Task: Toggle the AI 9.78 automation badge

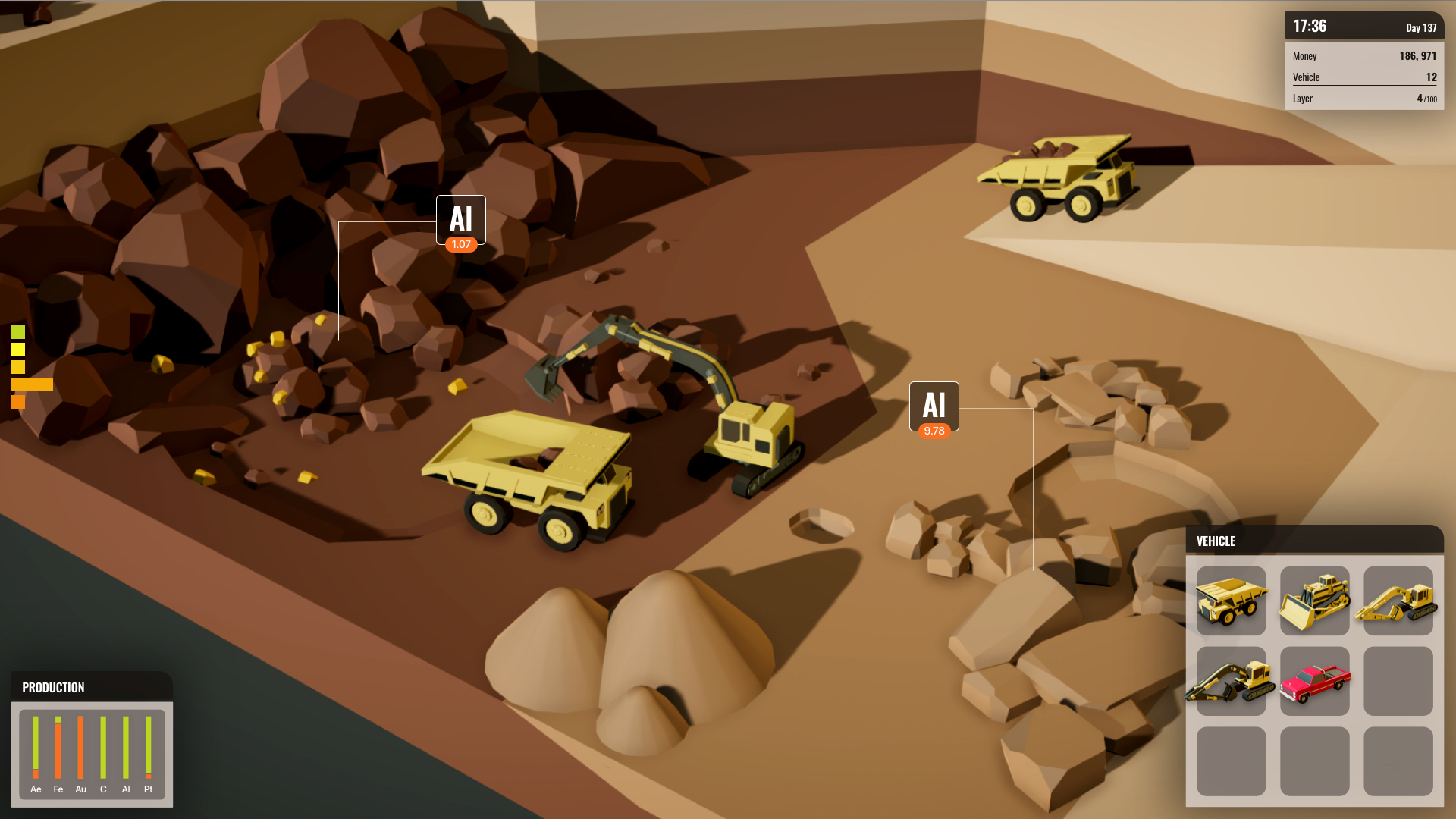Action: [x=934, y=431]
